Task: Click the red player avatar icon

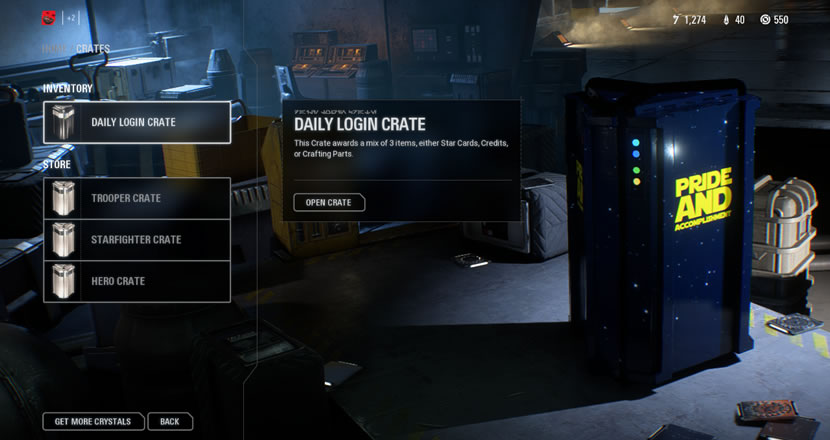Action: [48, 18]
